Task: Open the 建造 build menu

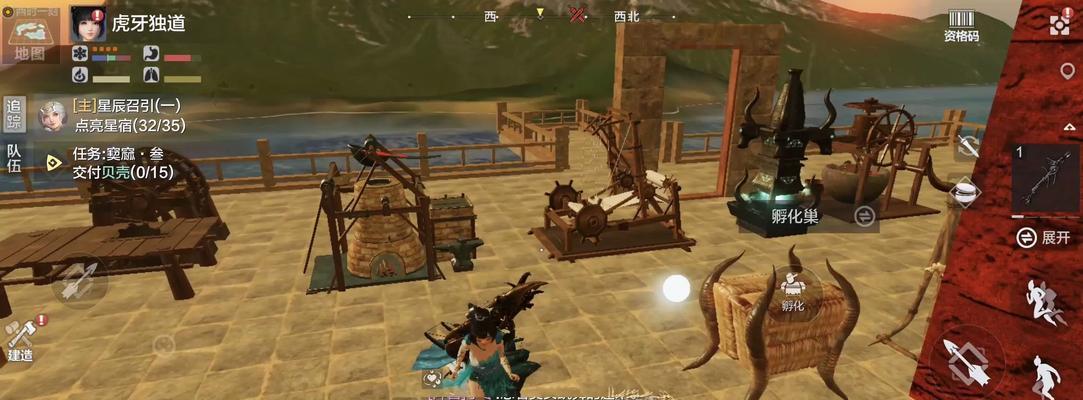Action: pyautogui.click(x=20, y=340)
